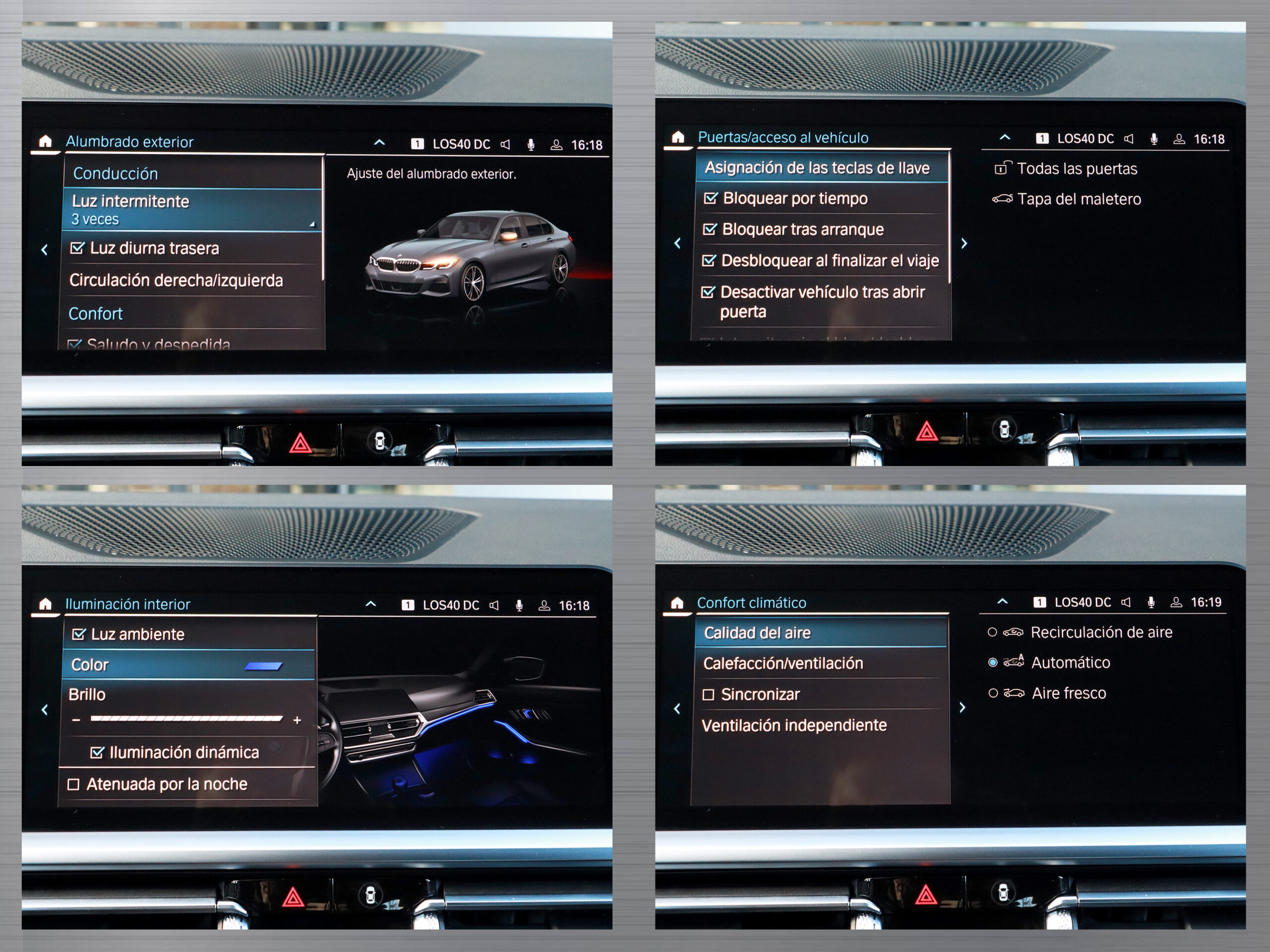Disable Desbloquear al finalizar el viaje
The image size is (1270, 952).
[x=709, y=260]
